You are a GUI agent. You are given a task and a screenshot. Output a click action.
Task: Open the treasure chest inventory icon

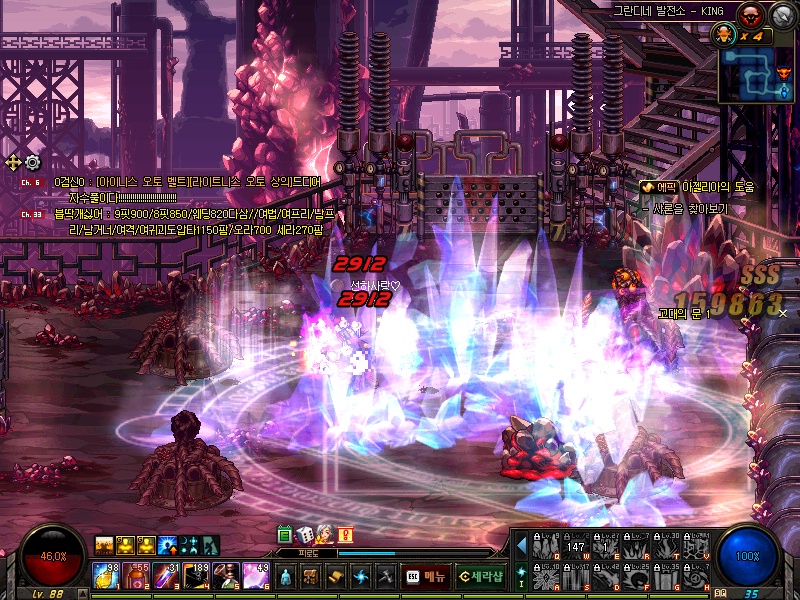[310, 576]
